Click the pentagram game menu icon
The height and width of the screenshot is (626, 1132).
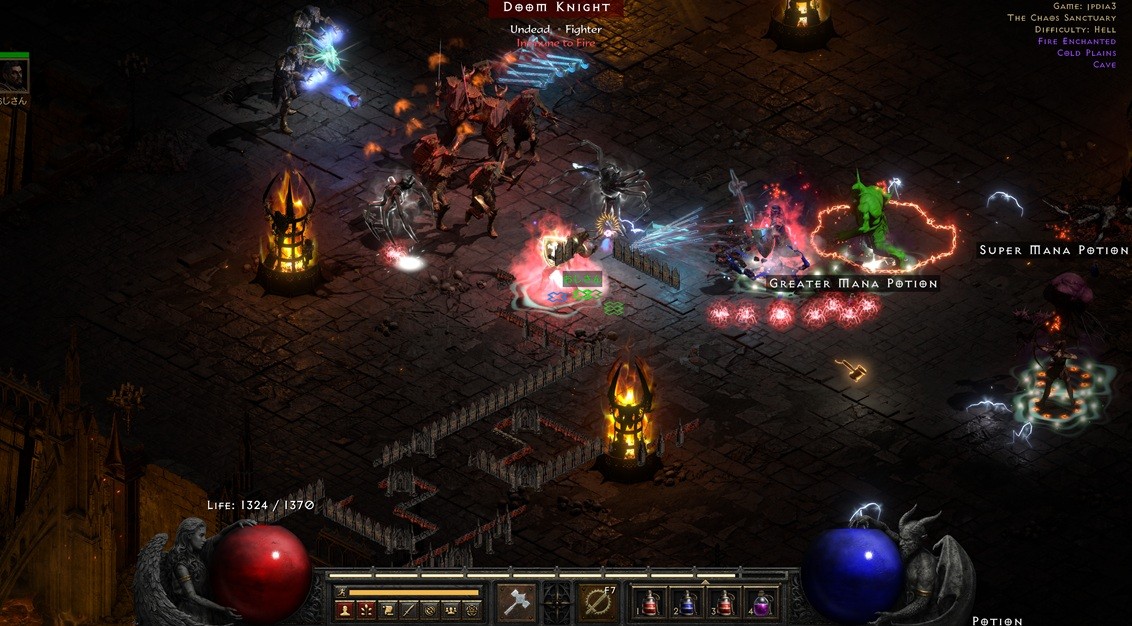472,610
